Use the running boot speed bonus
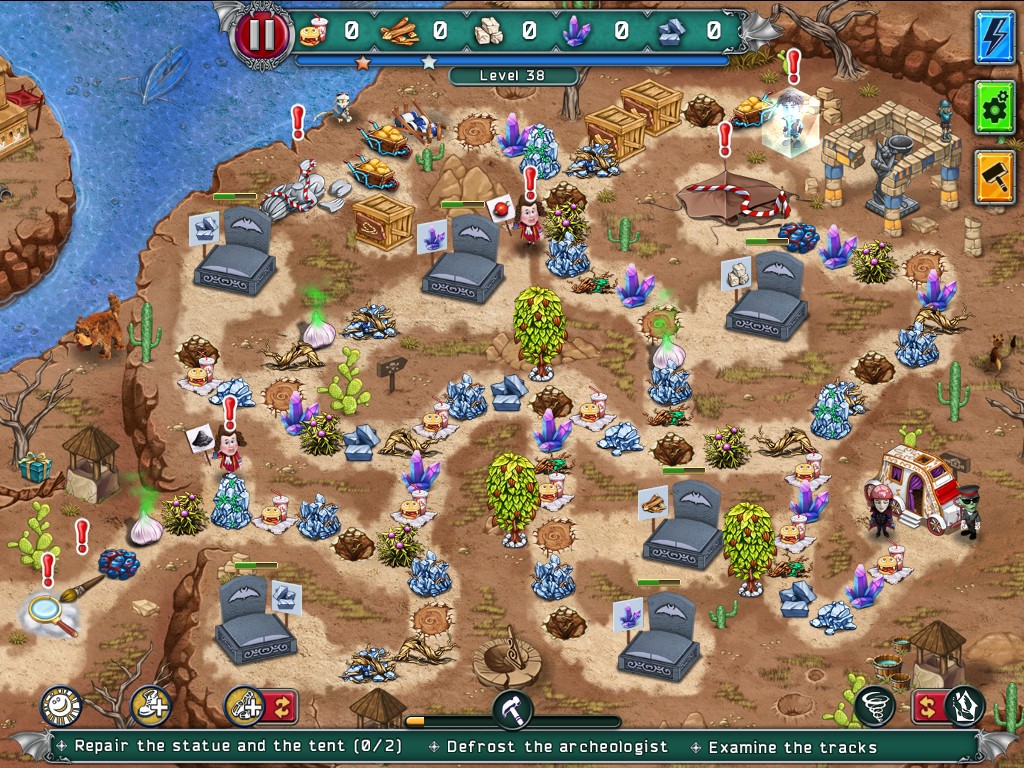1024x768 pixels. [150, 706]
